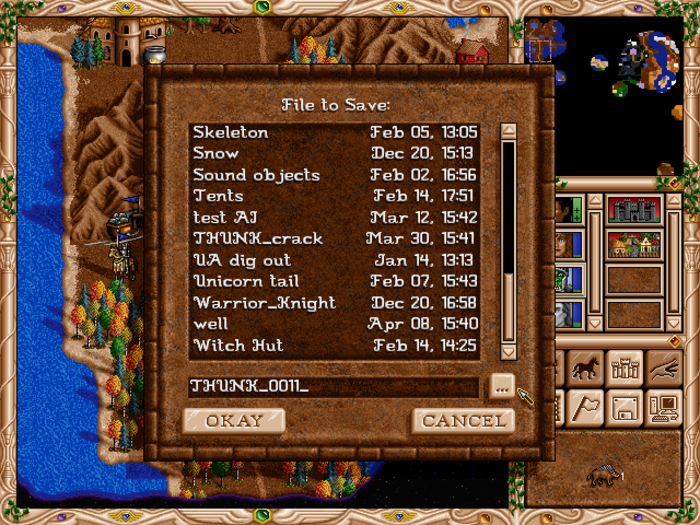Screen dimensions: 700x525
Task: Select the Tents save row
Action: 334,196
